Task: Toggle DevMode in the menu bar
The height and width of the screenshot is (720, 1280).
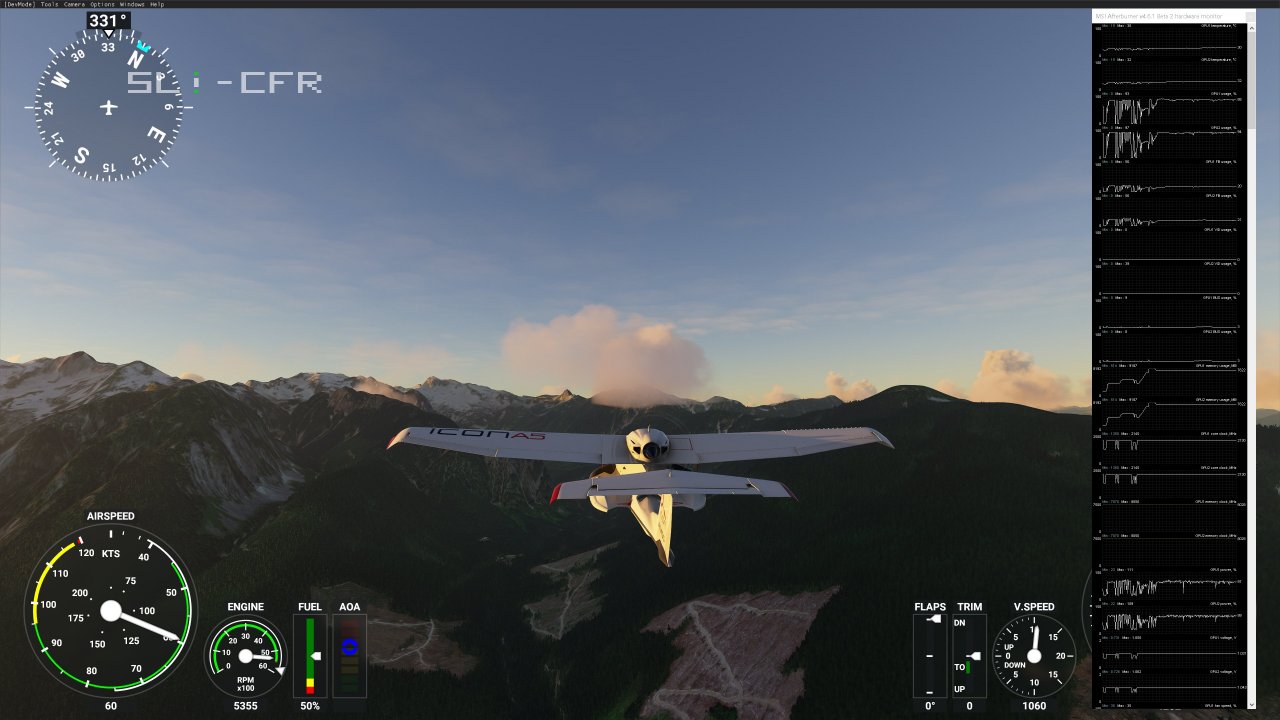Action: [20, 4]
